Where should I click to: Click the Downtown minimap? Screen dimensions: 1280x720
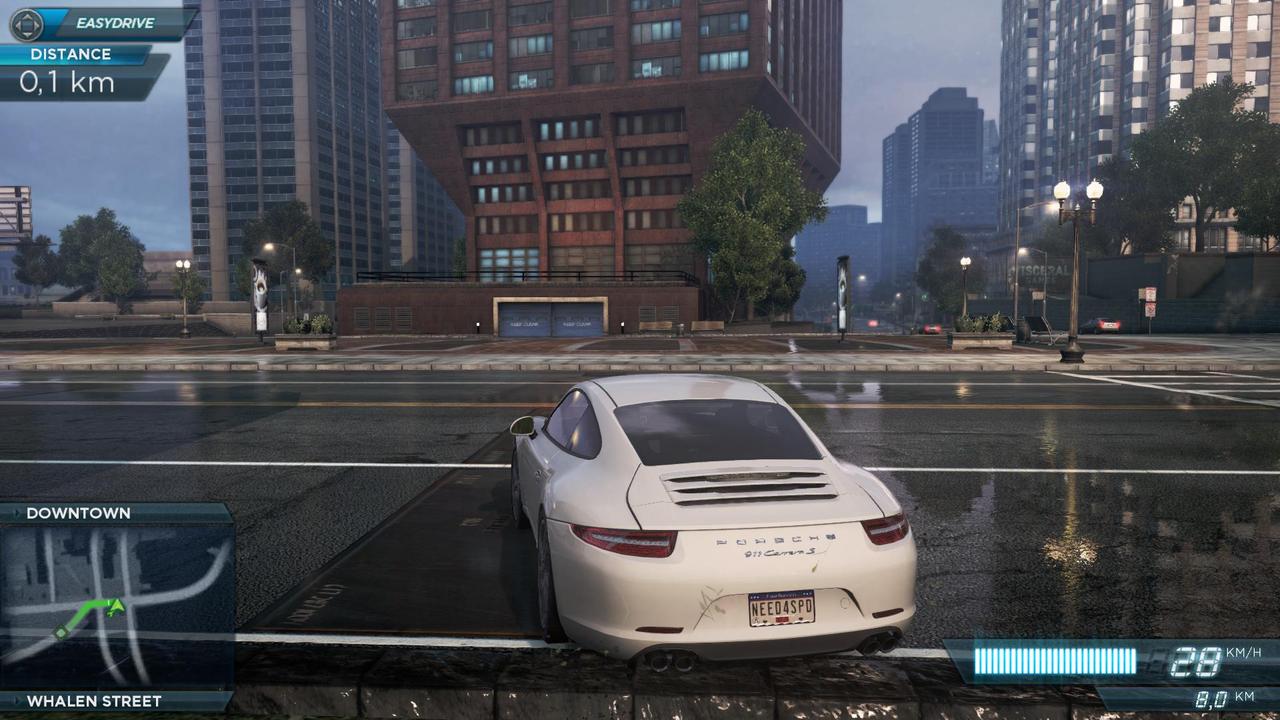pyautogui.click(x=117, y=607)
